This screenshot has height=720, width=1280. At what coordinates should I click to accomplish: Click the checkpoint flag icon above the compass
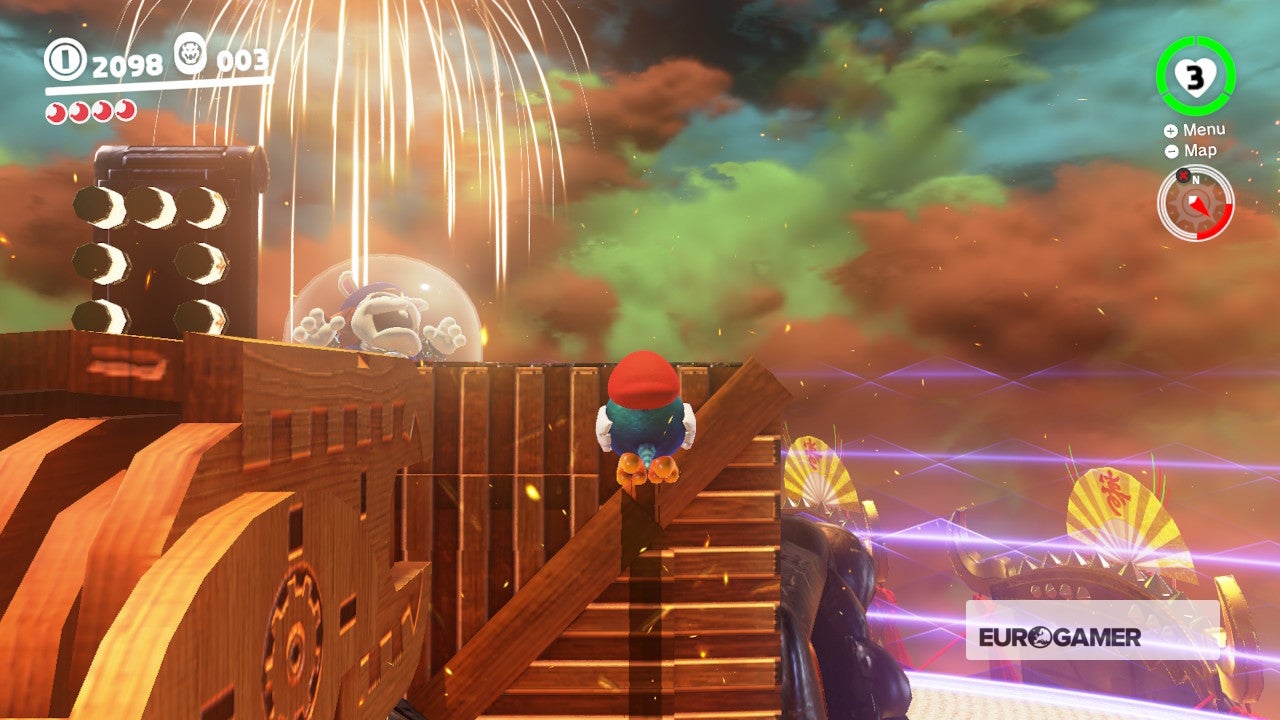1184,174
